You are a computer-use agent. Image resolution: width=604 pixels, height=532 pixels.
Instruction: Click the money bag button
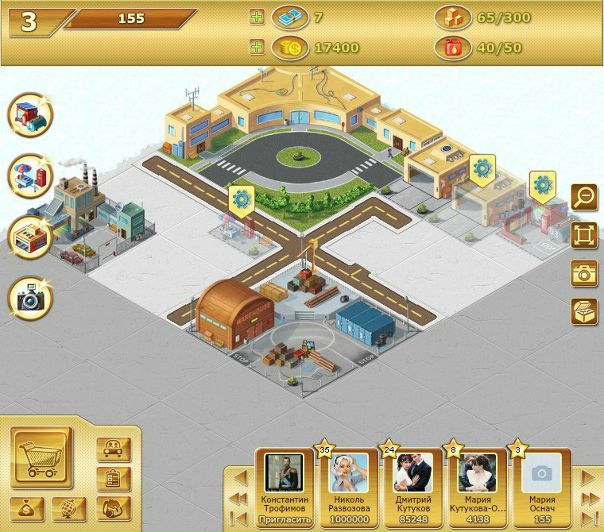(25, 509)
